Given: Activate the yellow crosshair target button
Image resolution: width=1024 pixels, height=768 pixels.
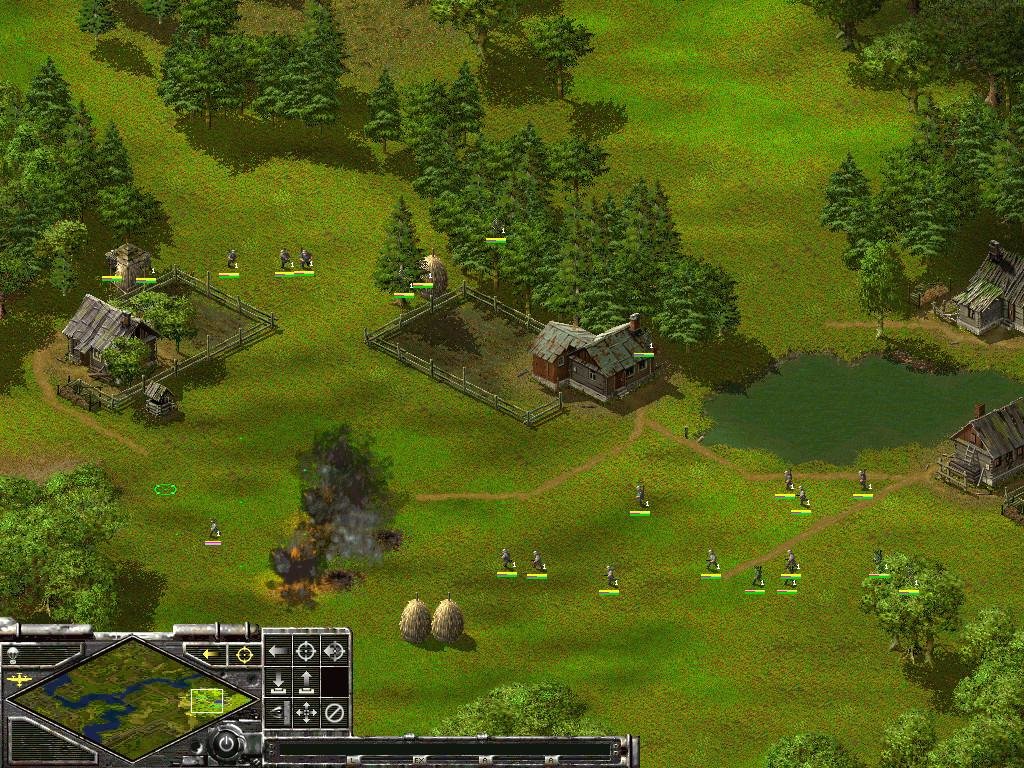Looking at the screenshot, I should click(x=242, y=654).
